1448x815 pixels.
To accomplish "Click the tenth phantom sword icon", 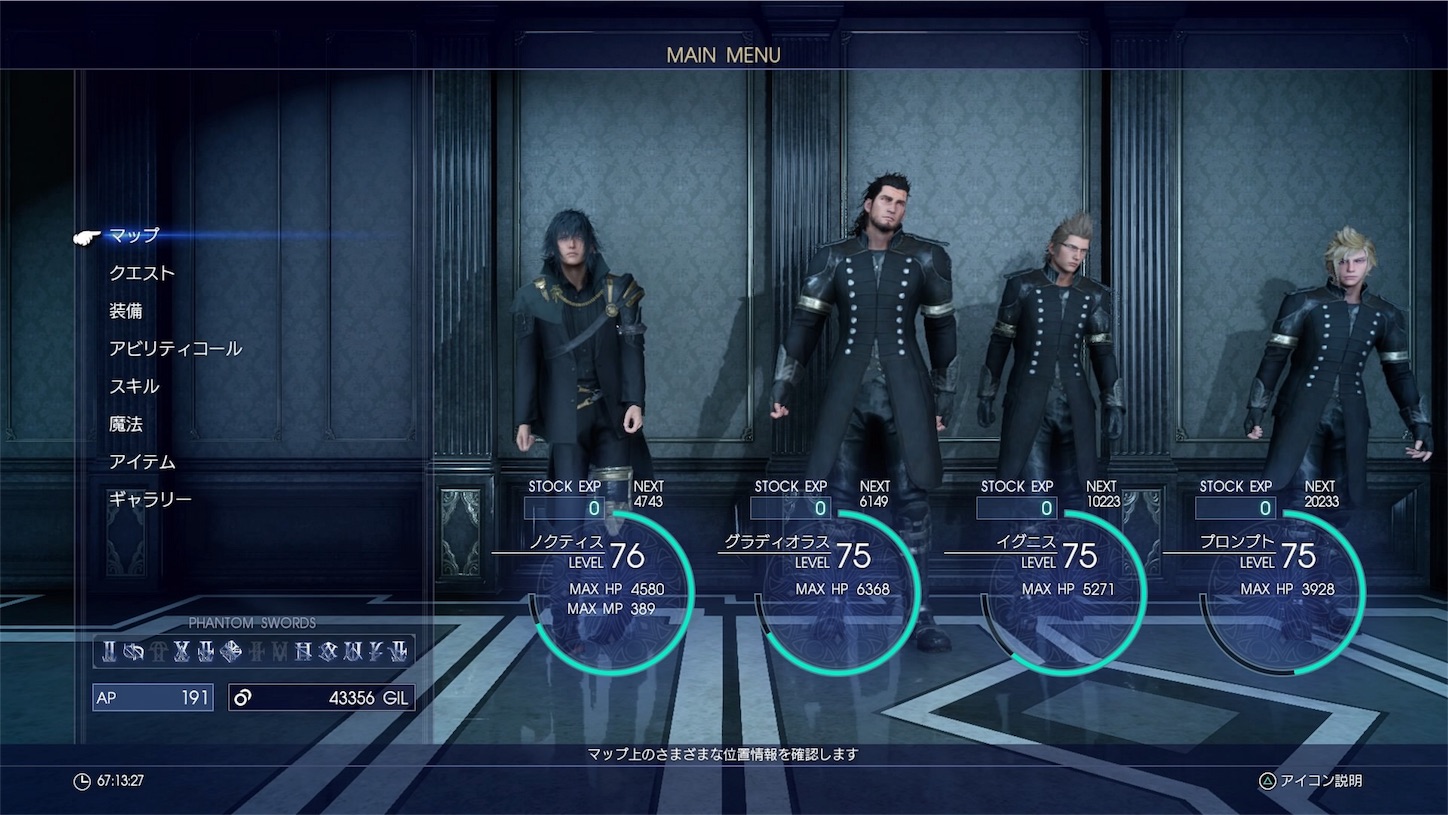I will tap(328, 650).
